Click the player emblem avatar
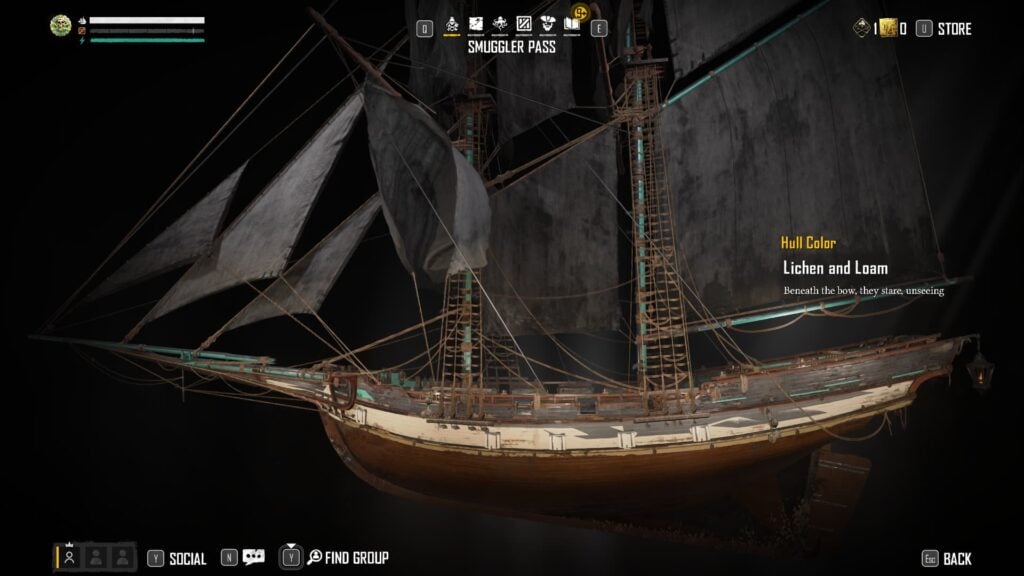1024x576 pixels. pyautogui.click(x=62, y=27)
